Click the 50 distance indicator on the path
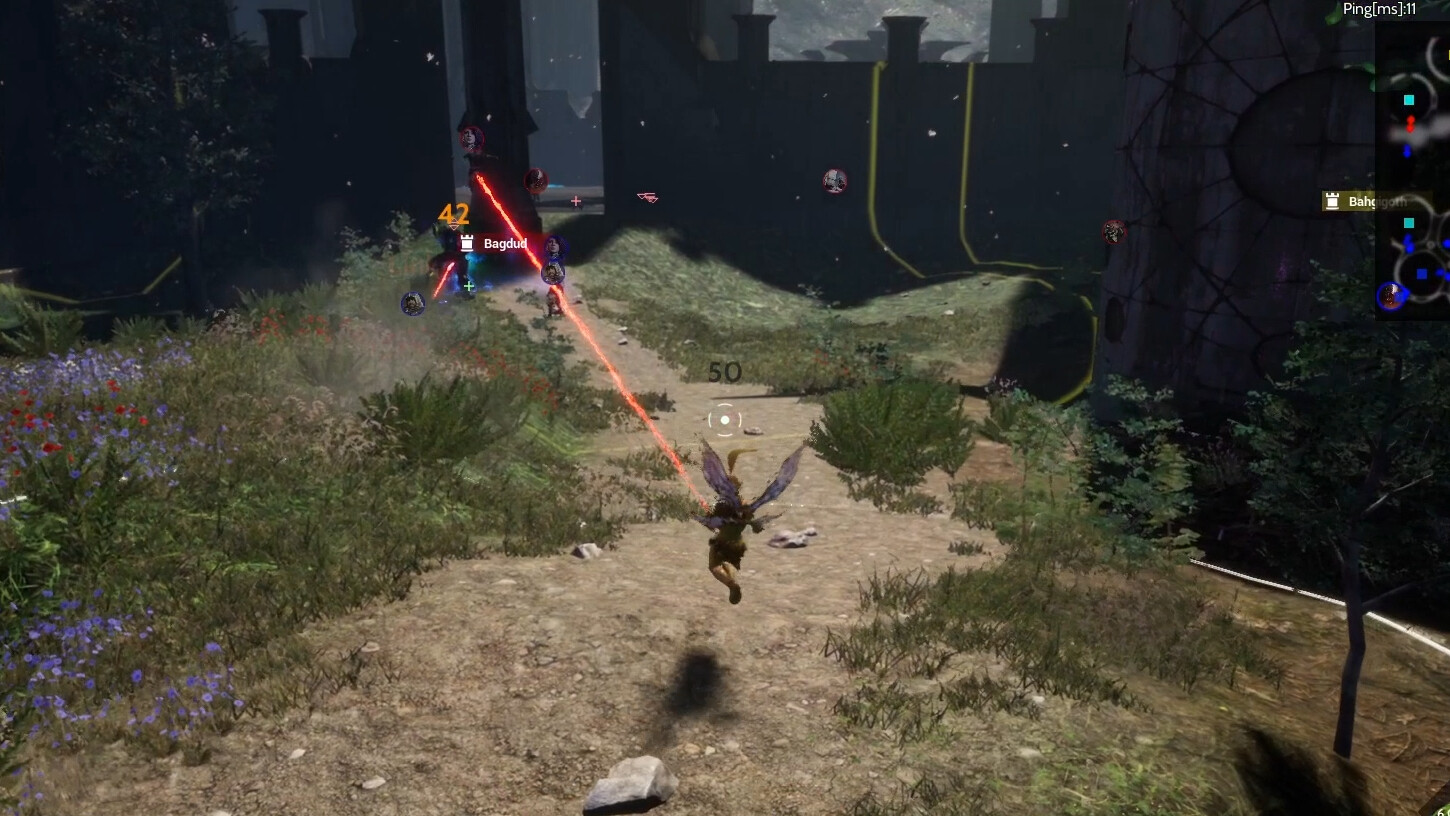The width and height of the screenshot is (1450, 816). [727, 372]
